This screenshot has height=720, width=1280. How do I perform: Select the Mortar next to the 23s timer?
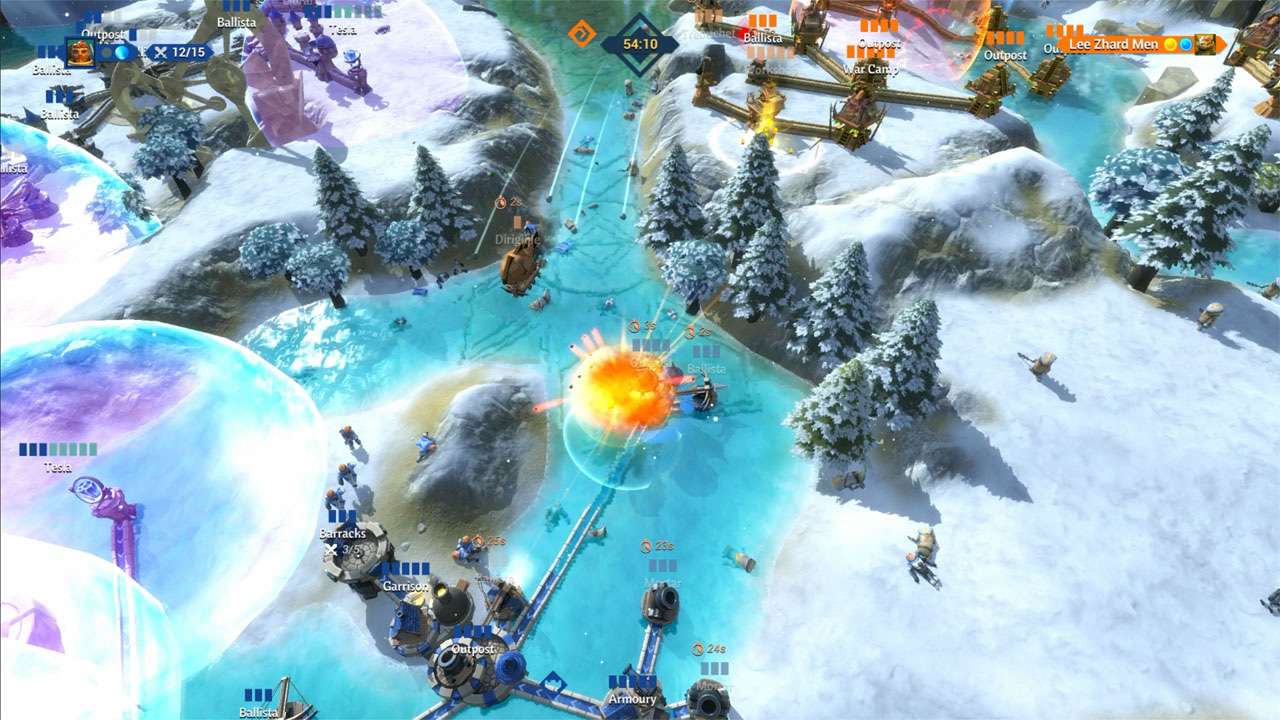click(664, 601)
